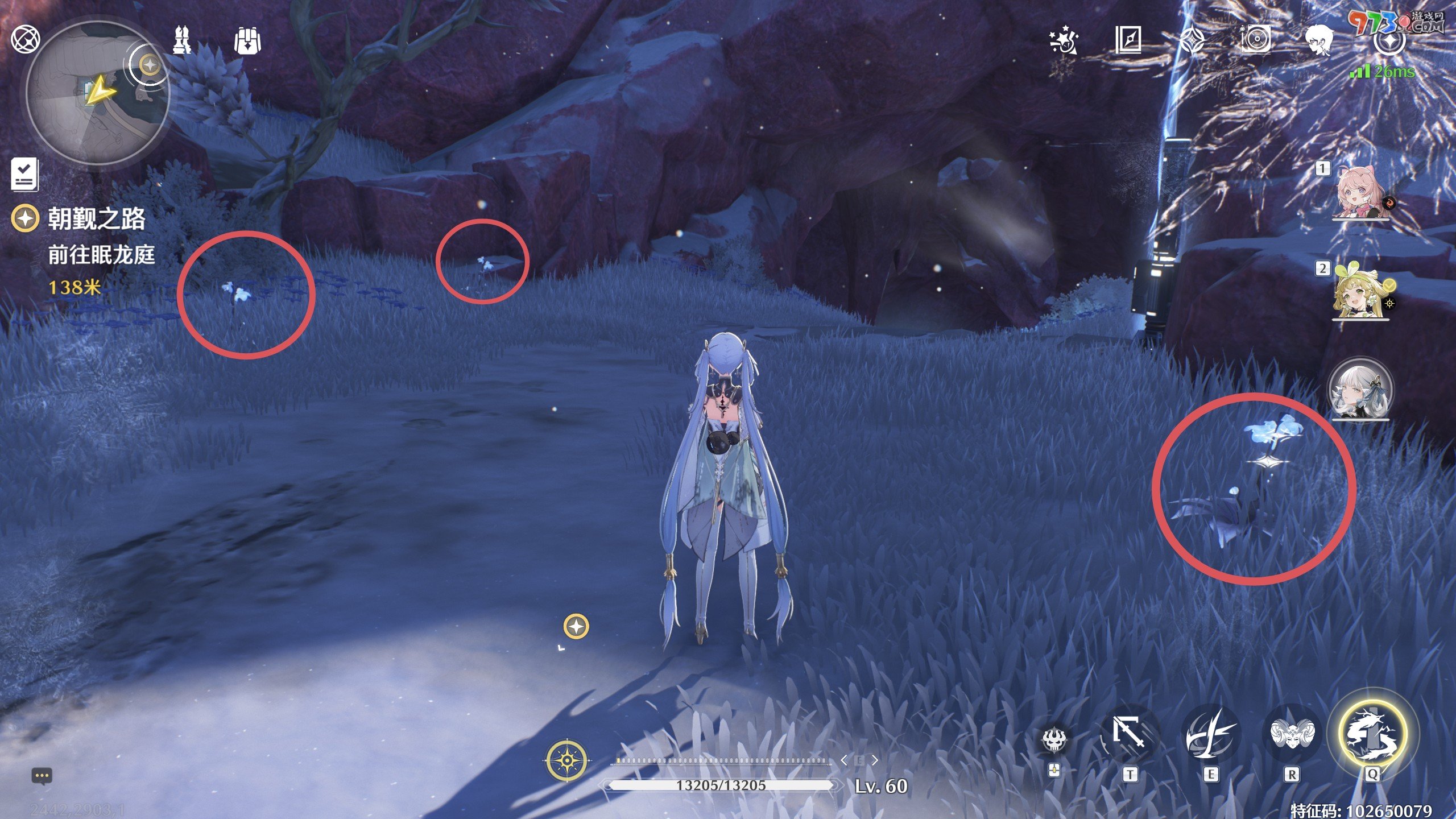Open the quest log checklist icon
The image size is (1456, 819).
(25, 174)
